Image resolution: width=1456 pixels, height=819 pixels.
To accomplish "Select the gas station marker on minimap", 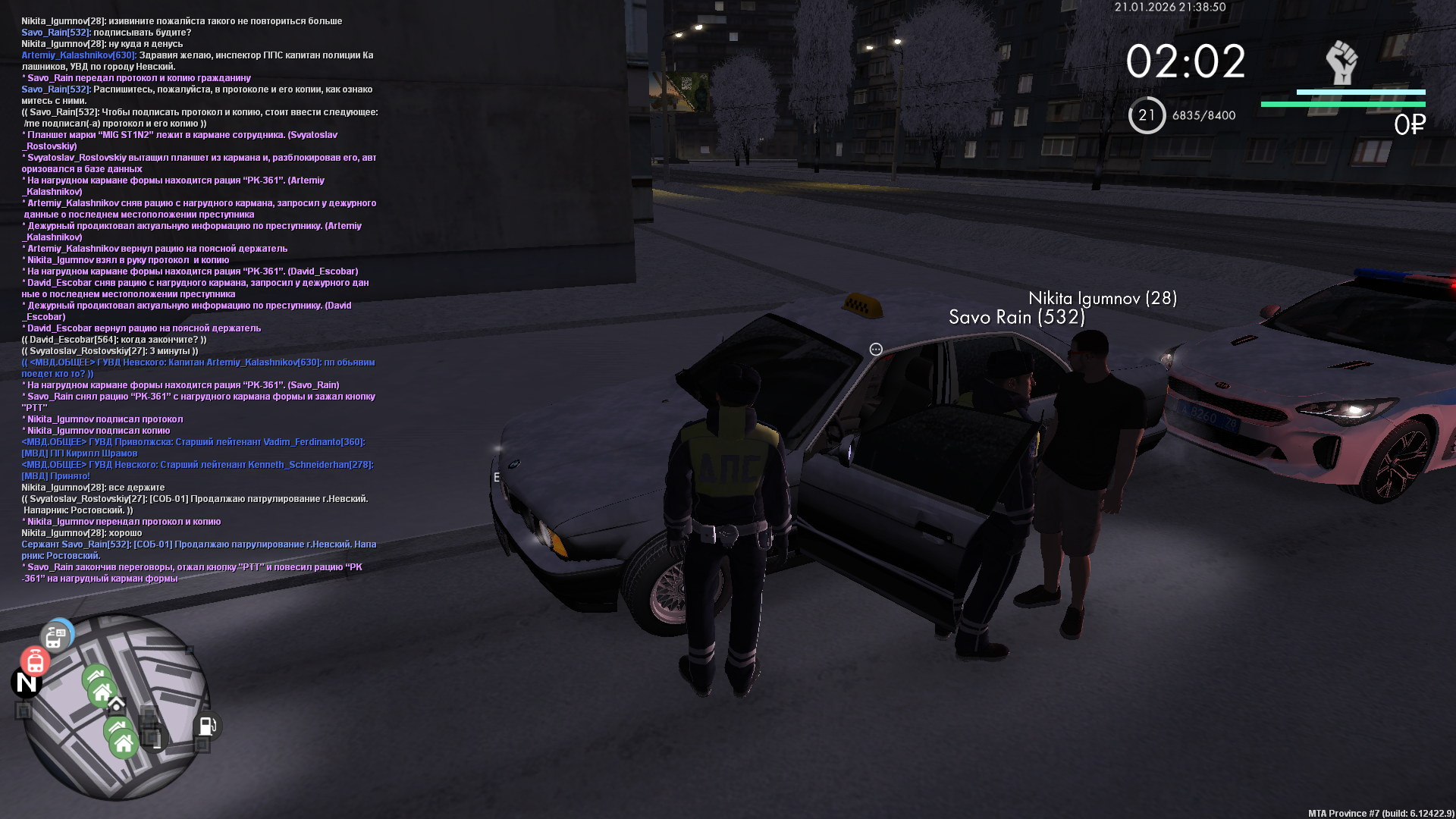I will coord(207,726).
